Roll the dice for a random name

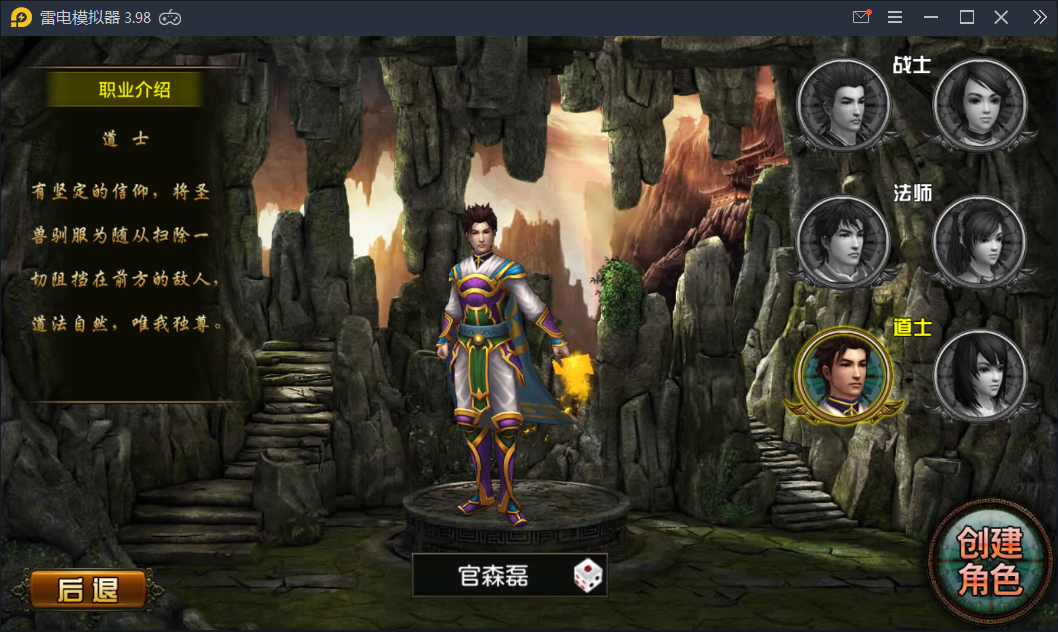(x=588, y=576)
